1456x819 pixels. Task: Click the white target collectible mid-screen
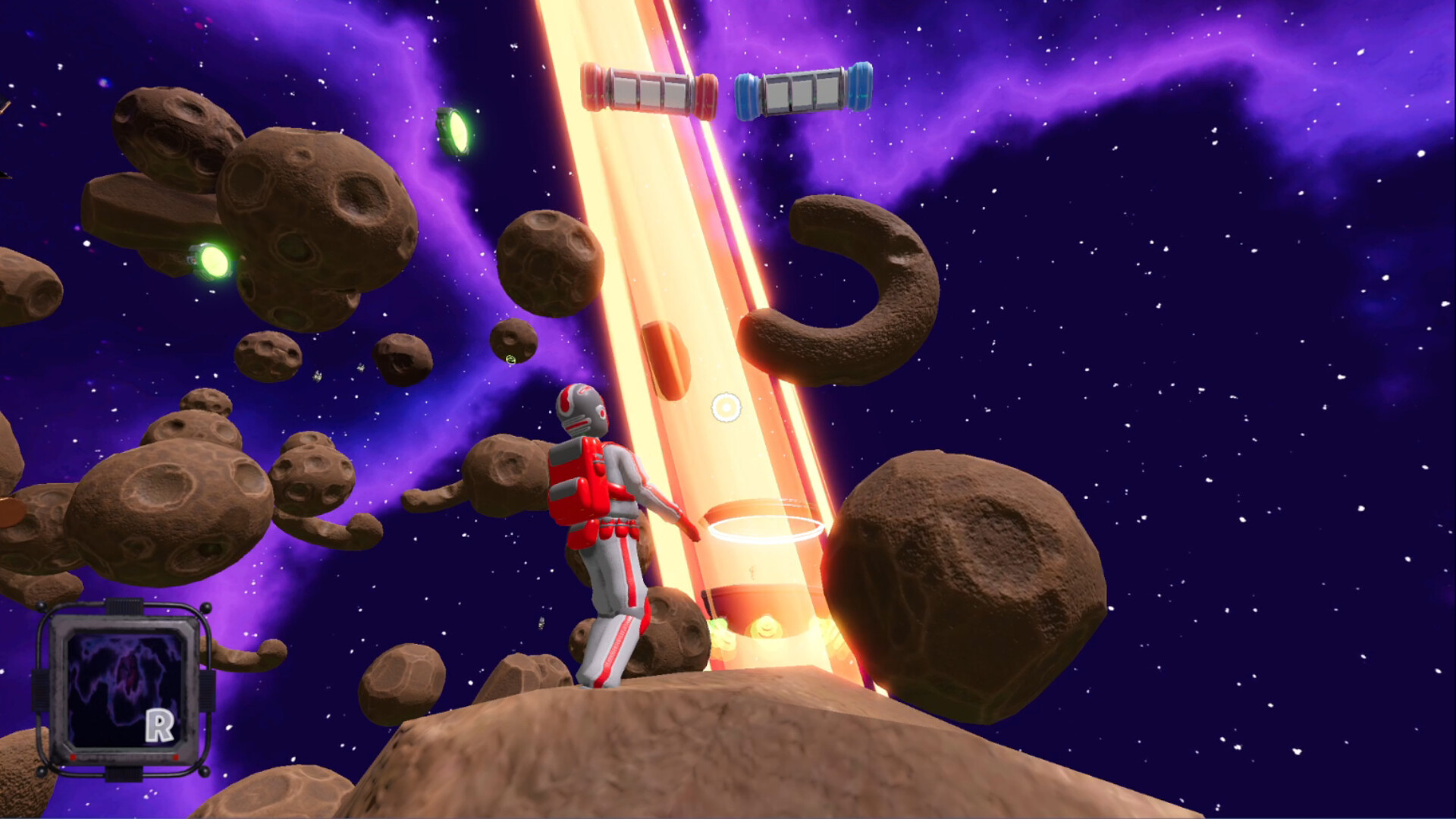tap(725, 407)
